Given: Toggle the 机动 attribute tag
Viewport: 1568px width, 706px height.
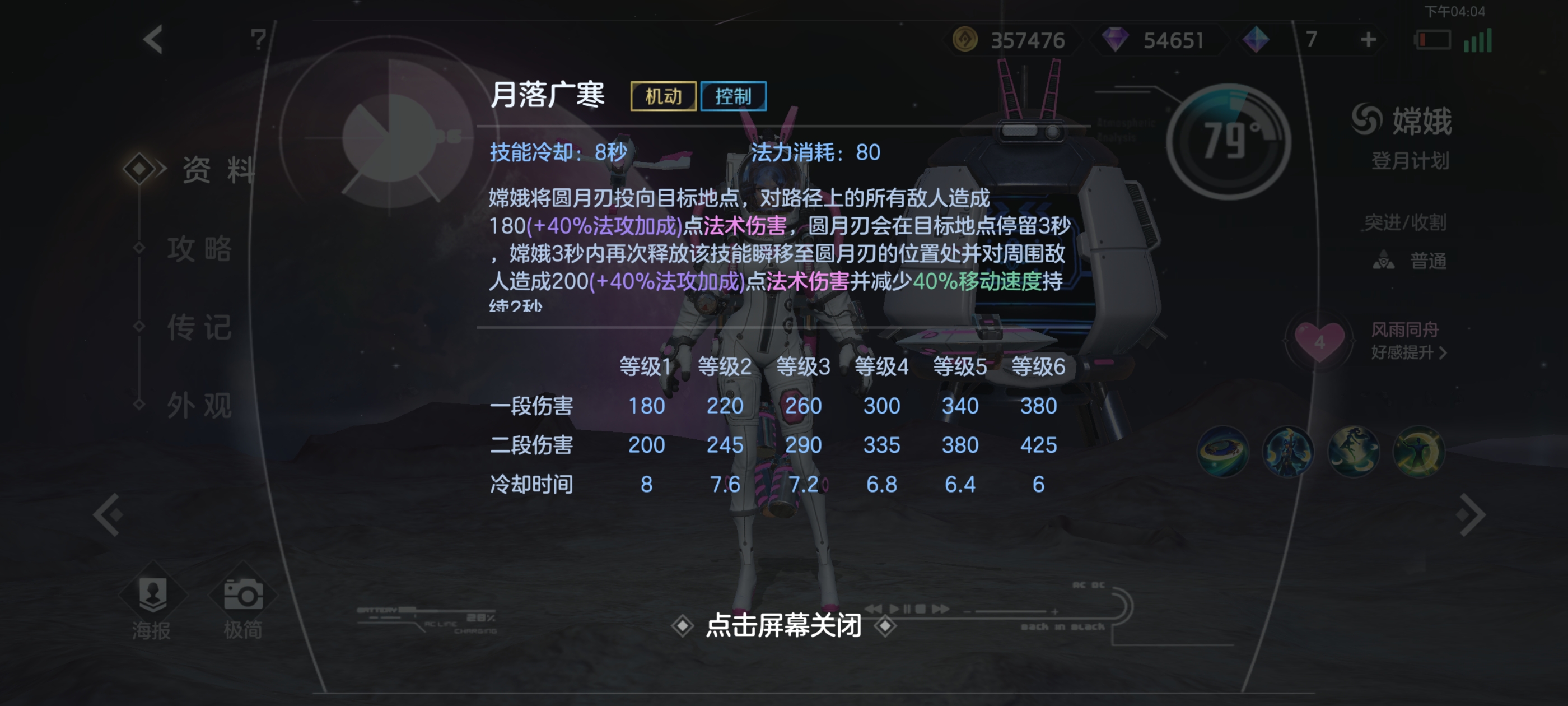Looking at the screenshot, I should (663, 96).
